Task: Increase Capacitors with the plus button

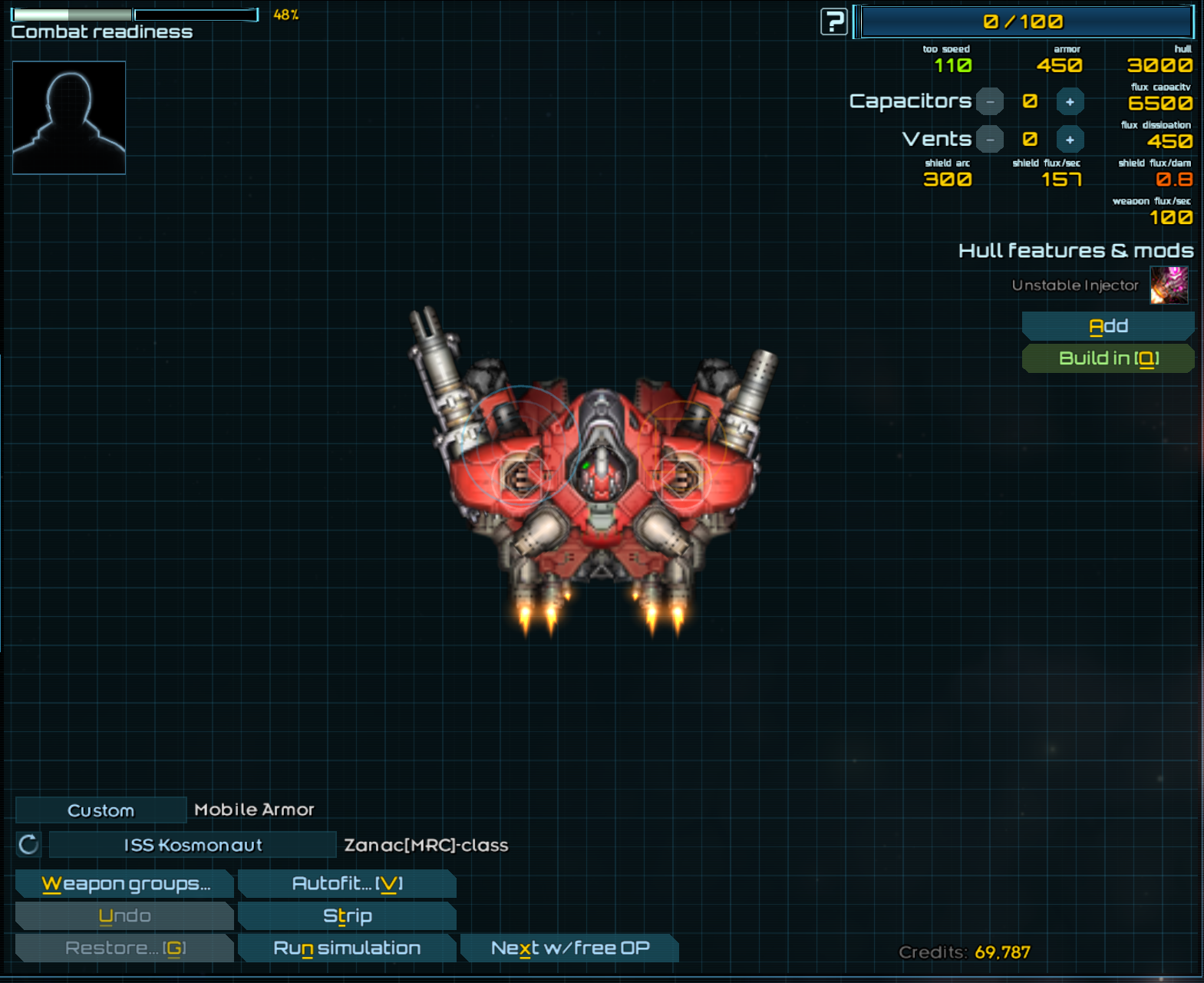Action: [1070, 102]
